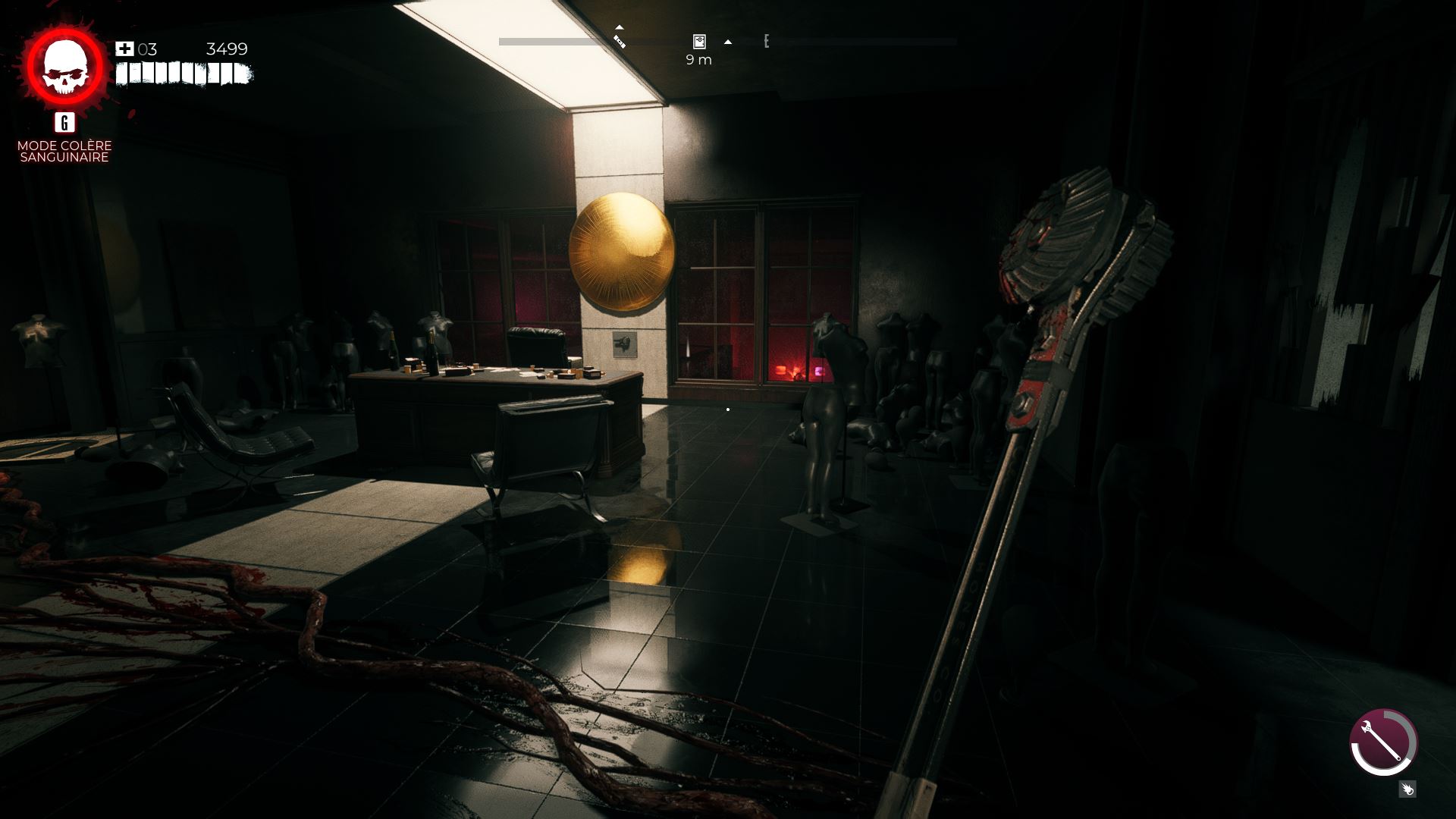Open the wrench weapon wheel icon

[1383, 742]
